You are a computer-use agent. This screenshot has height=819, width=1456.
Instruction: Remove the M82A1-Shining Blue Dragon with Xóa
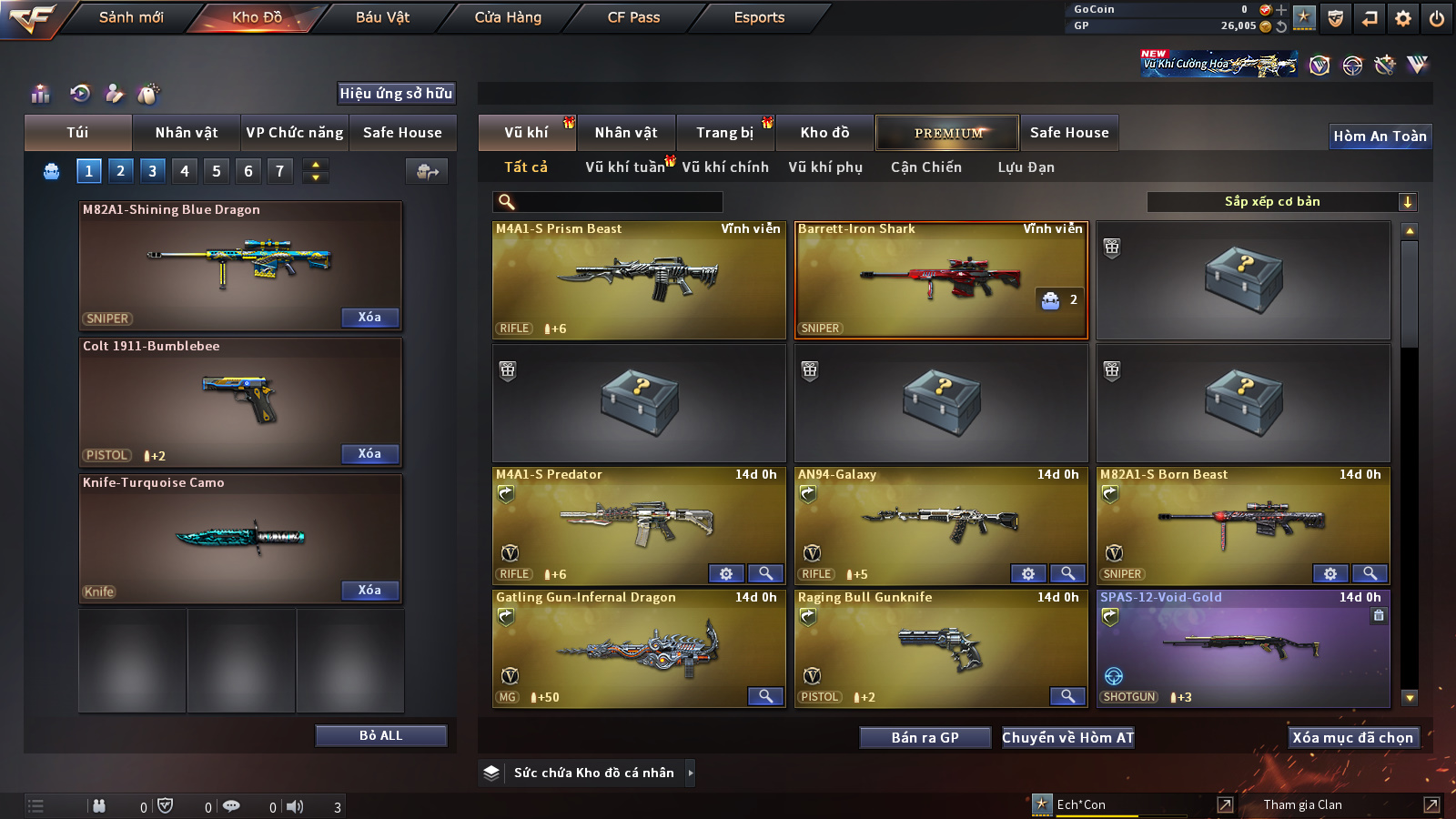(x=369, y=317)
